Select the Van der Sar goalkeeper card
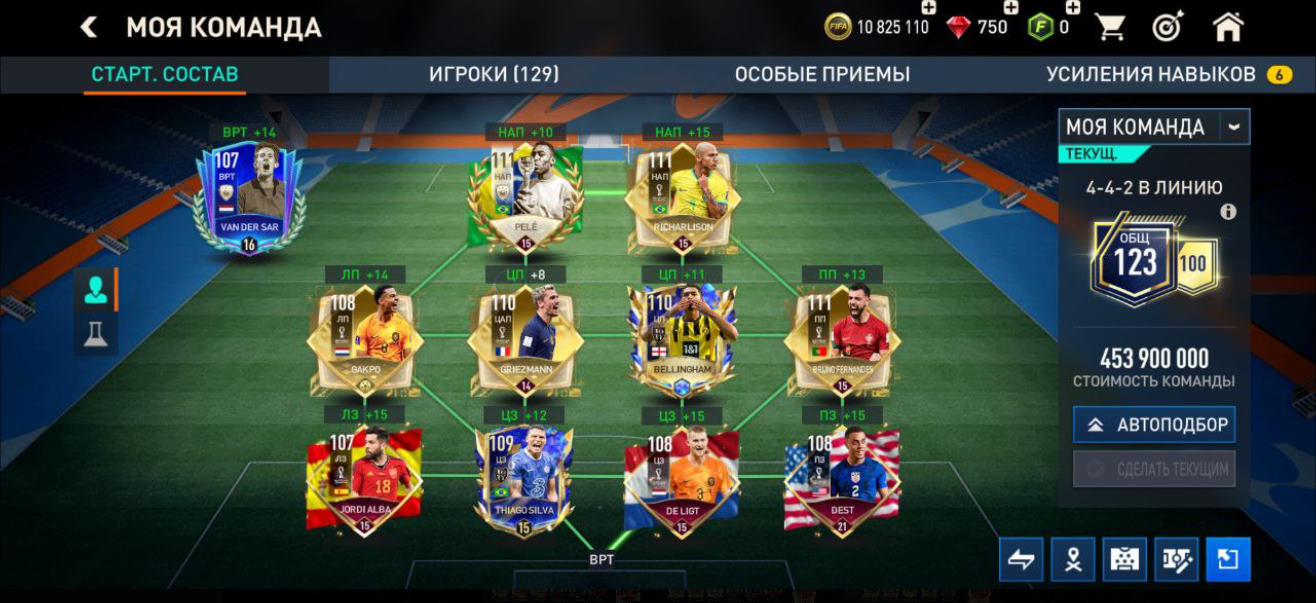Viewport: 1316px width, 603px height. click(x=249, y=197)
